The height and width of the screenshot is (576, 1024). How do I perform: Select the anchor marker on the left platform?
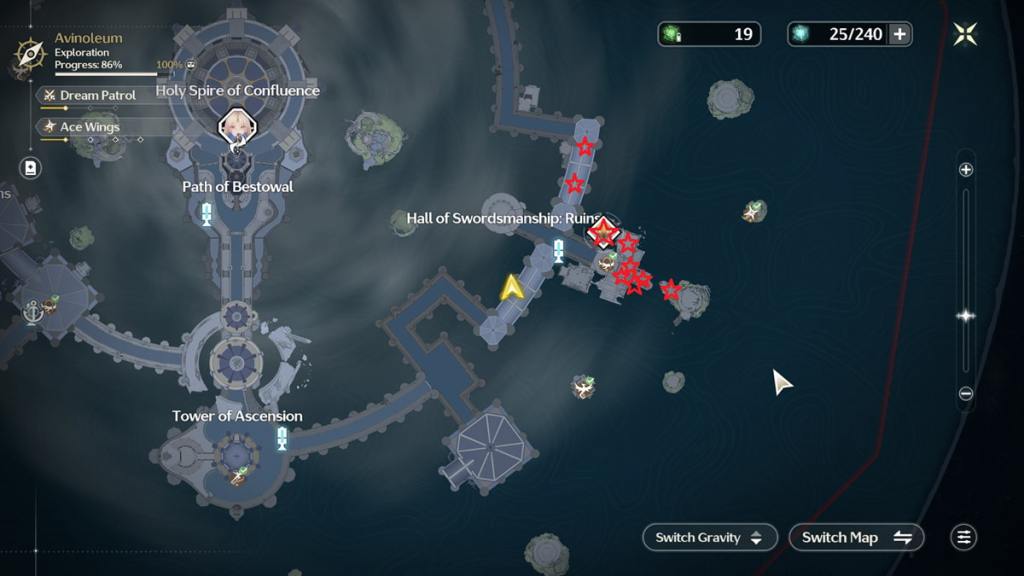(x=32, y=313)
